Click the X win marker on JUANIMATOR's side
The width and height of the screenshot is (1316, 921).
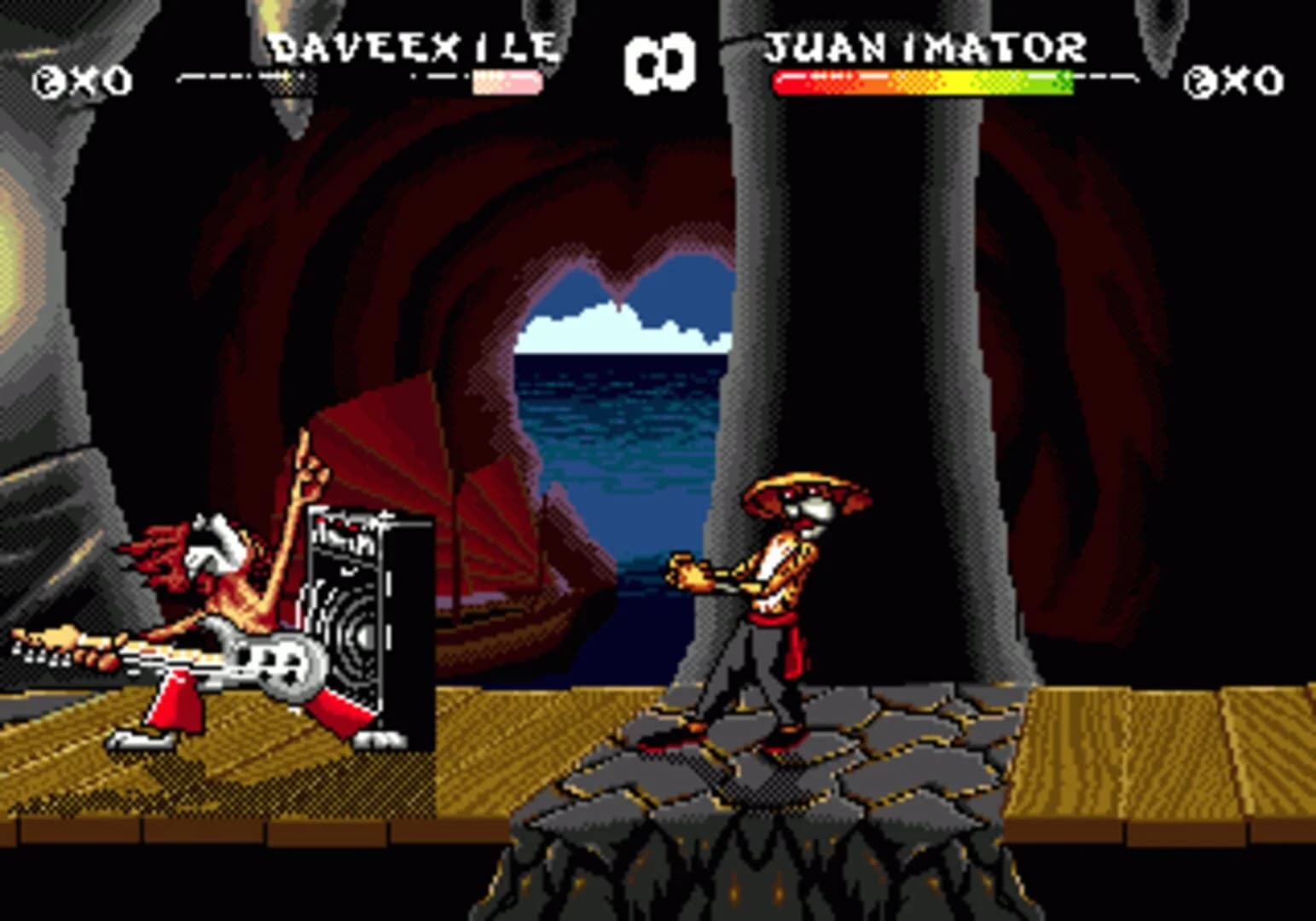tap(1237, 79)
